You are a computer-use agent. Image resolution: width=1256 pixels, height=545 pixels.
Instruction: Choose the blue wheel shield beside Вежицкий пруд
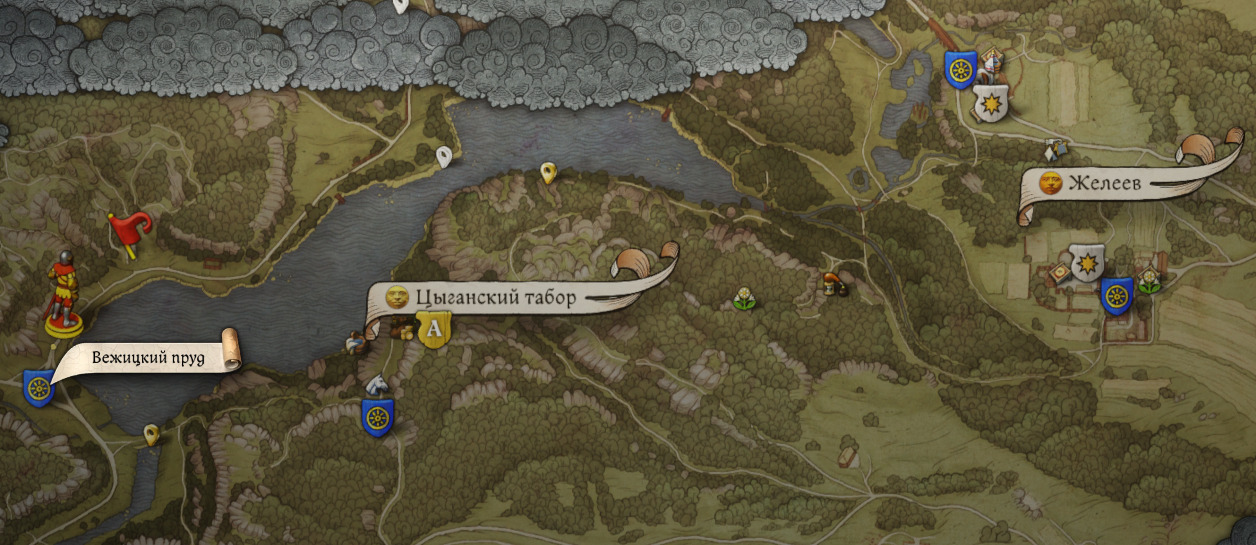tap(38, 386)
